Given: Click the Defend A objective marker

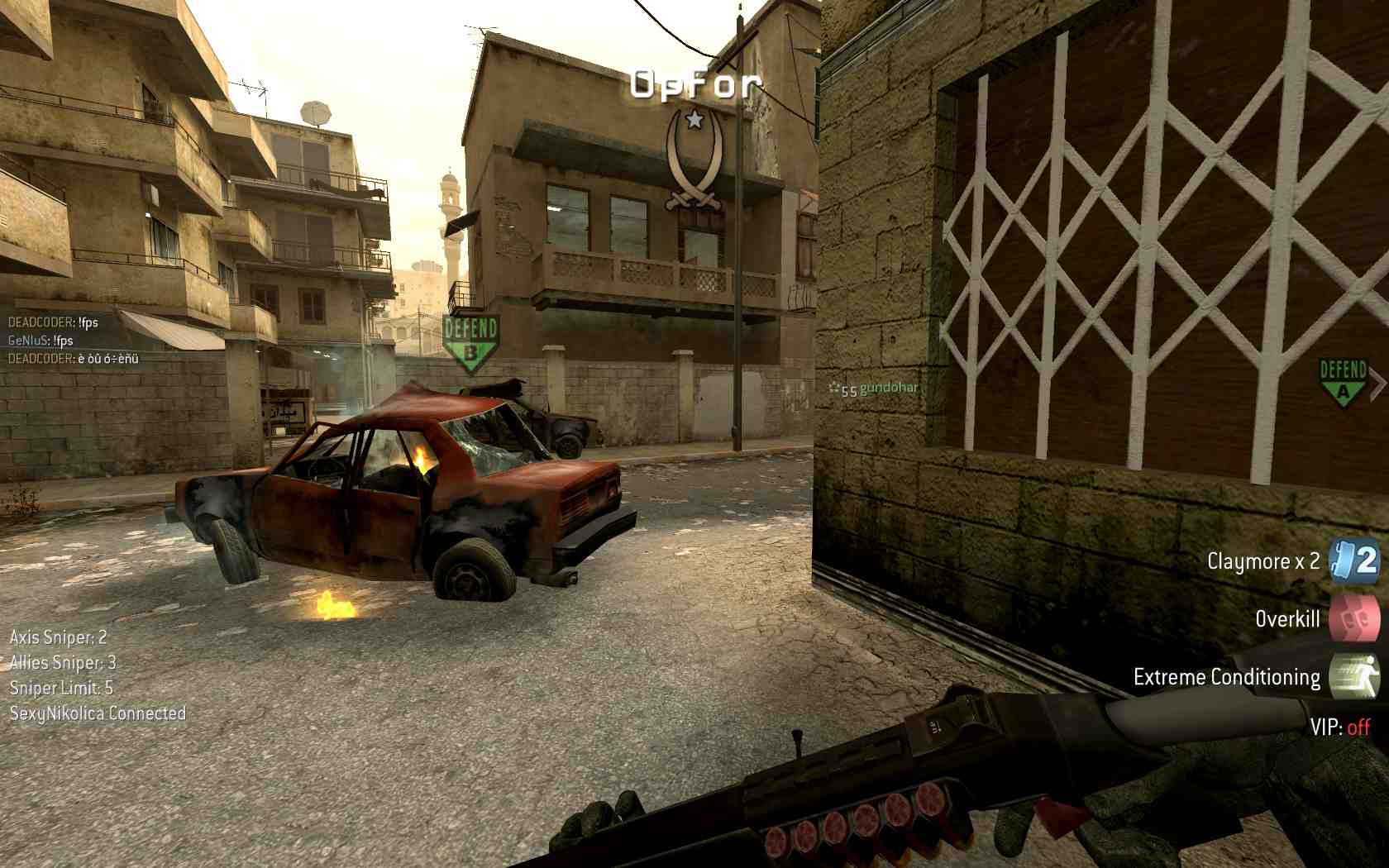Looking at the screenshot, I should tap(1343, 382).
